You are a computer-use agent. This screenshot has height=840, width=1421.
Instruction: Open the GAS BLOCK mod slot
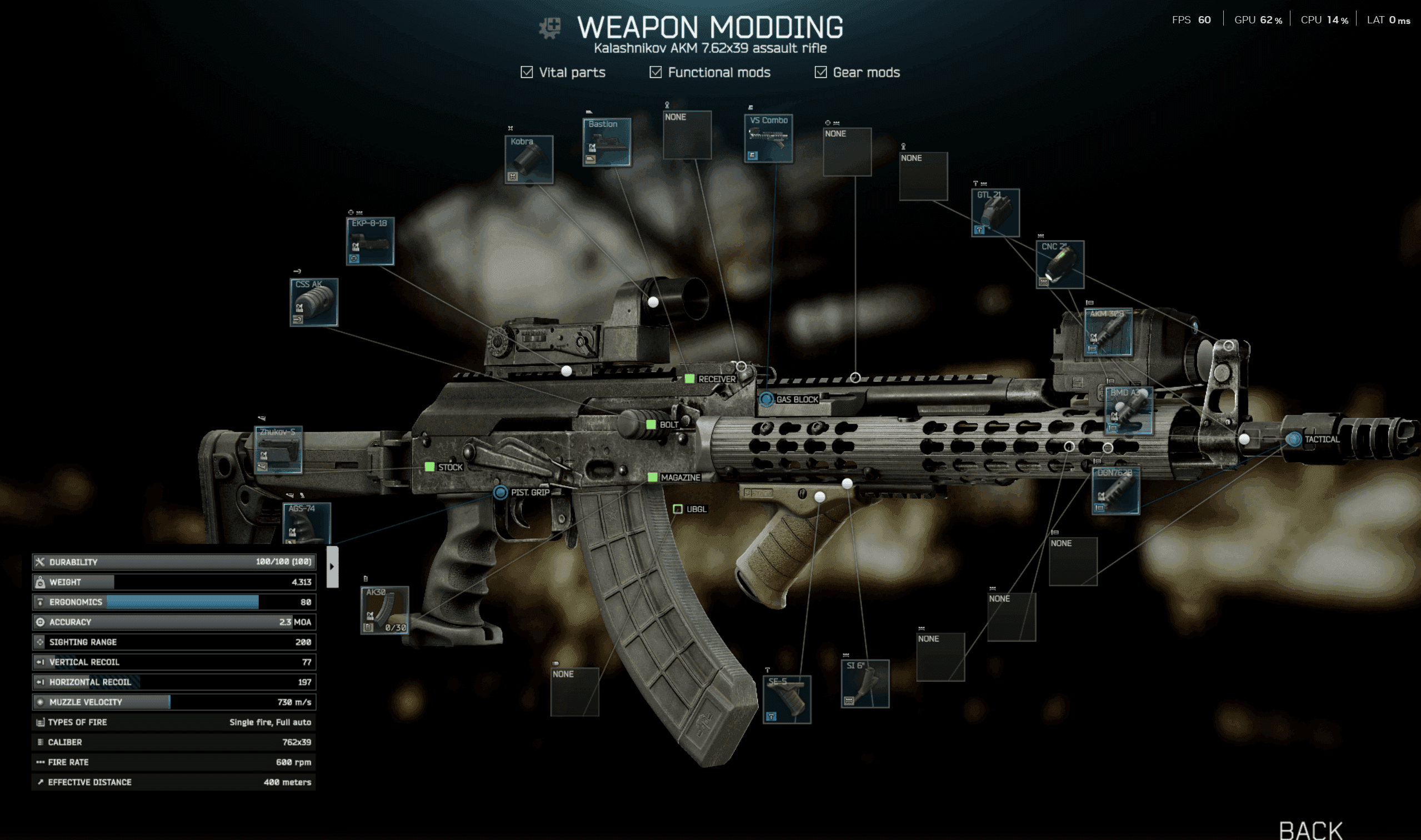[768, 399]
